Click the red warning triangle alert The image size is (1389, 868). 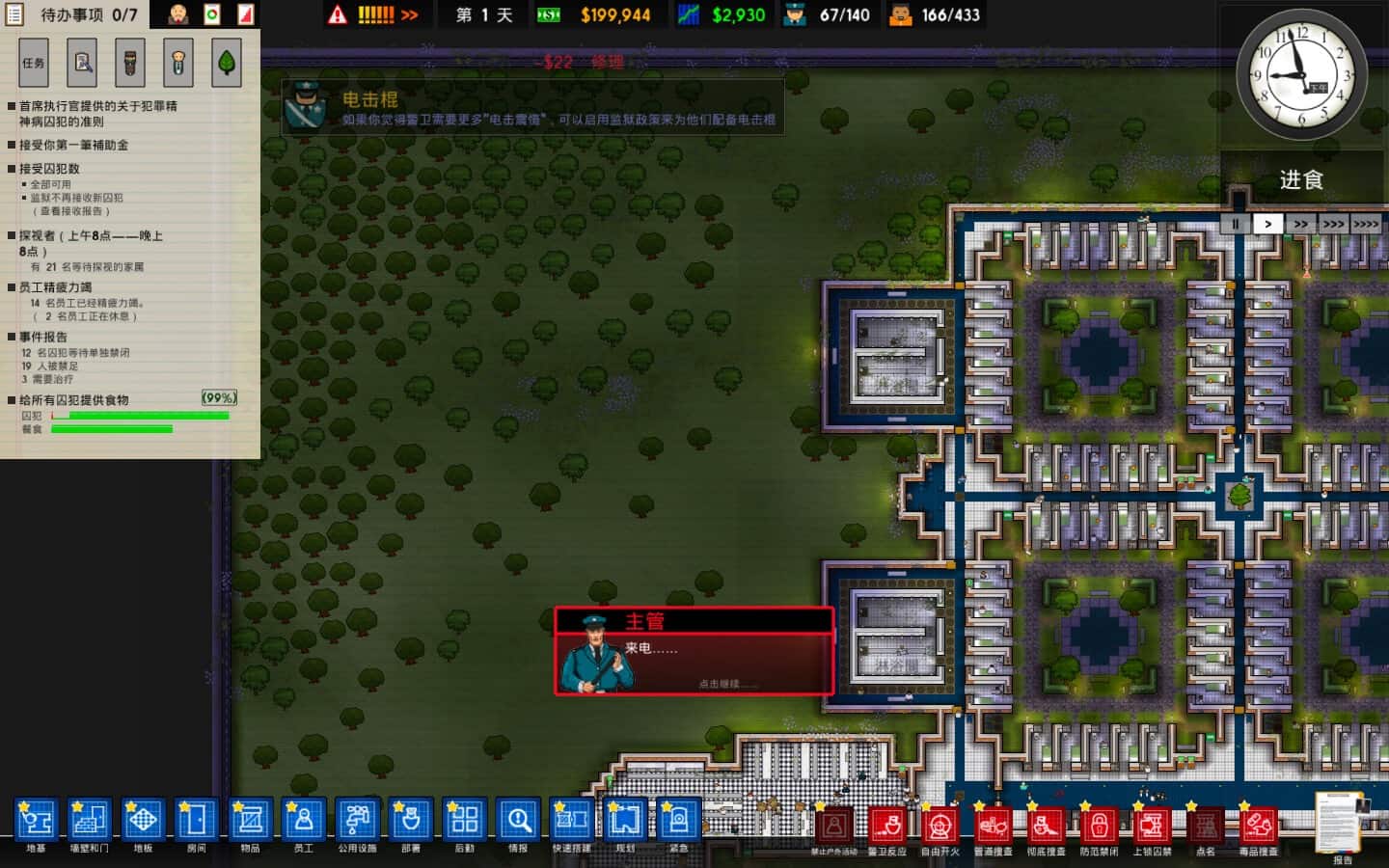coord(338,14)
